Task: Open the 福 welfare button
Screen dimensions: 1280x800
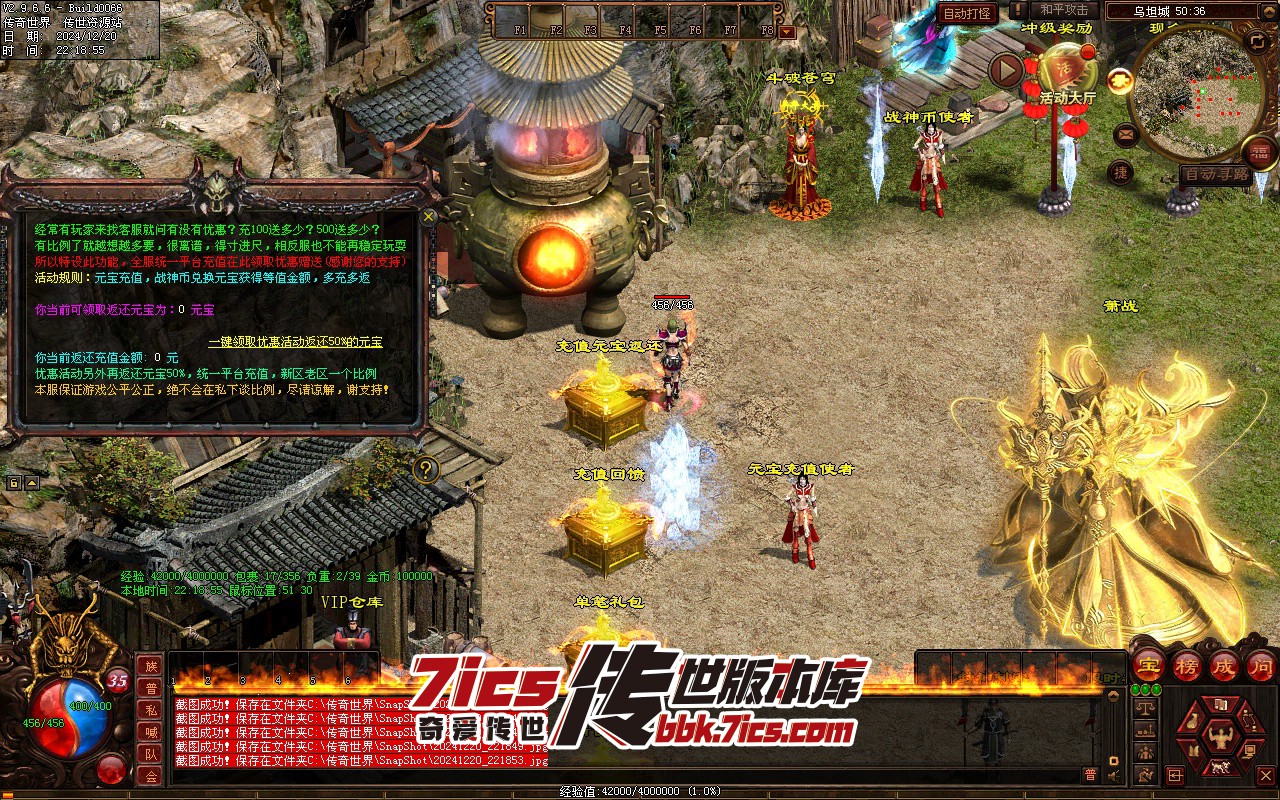Action: click(x=1259, y=152)
